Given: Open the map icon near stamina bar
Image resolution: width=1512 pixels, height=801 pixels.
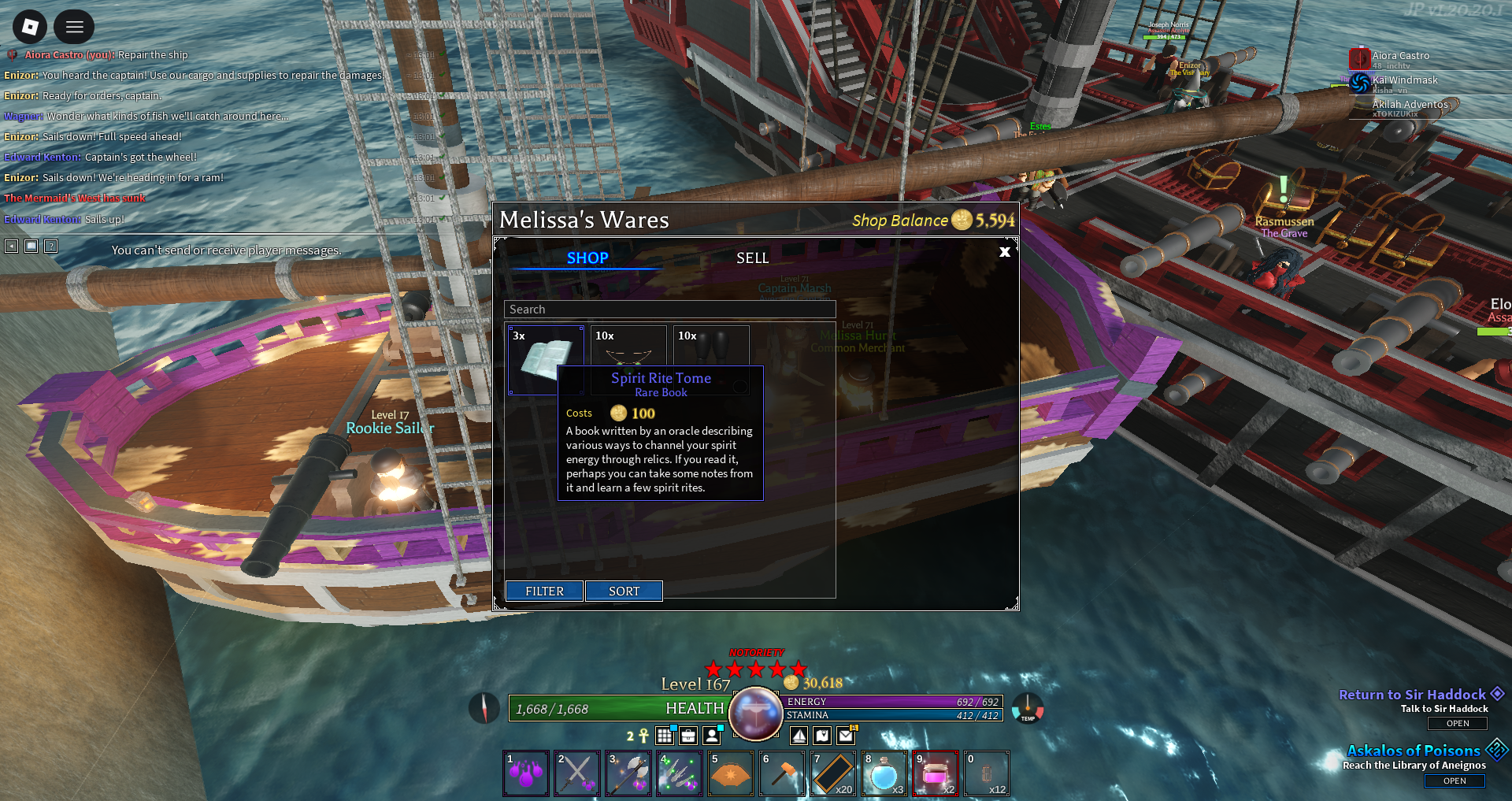Looking at the screenshot, I should (823, 736).
